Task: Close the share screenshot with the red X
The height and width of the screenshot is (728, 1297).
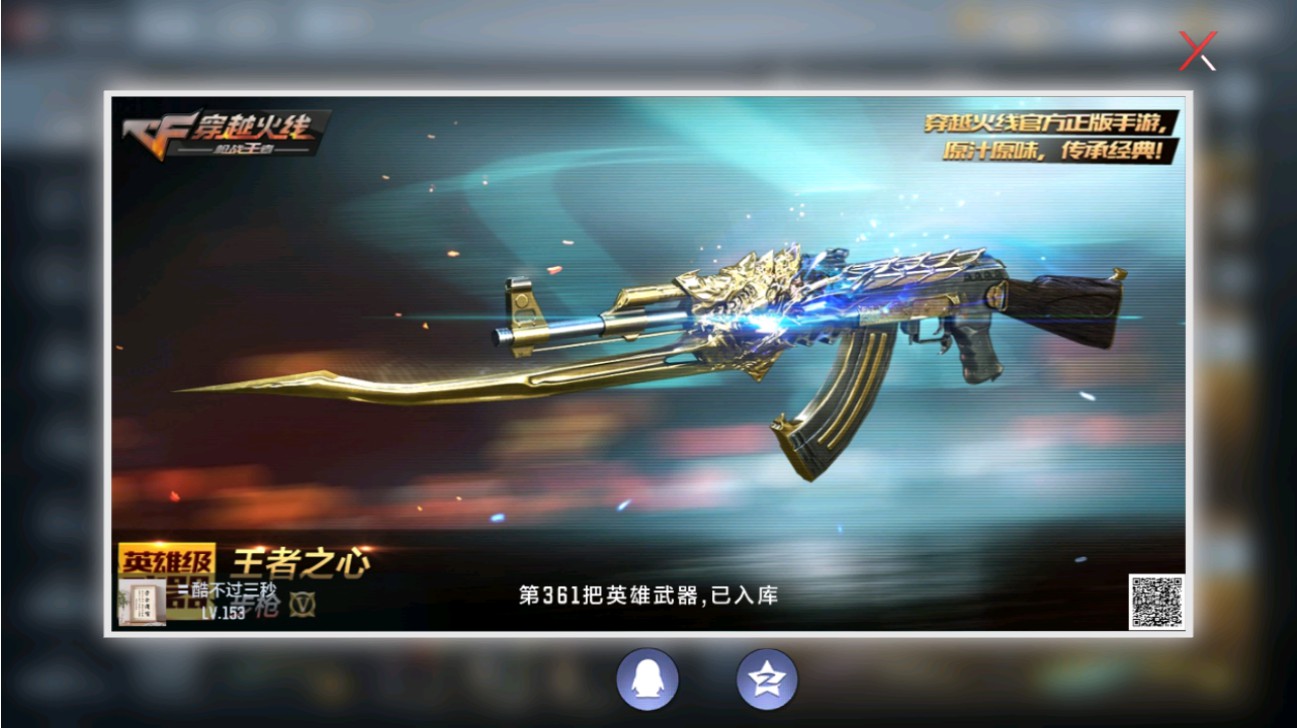Action: click(1197, 52)
